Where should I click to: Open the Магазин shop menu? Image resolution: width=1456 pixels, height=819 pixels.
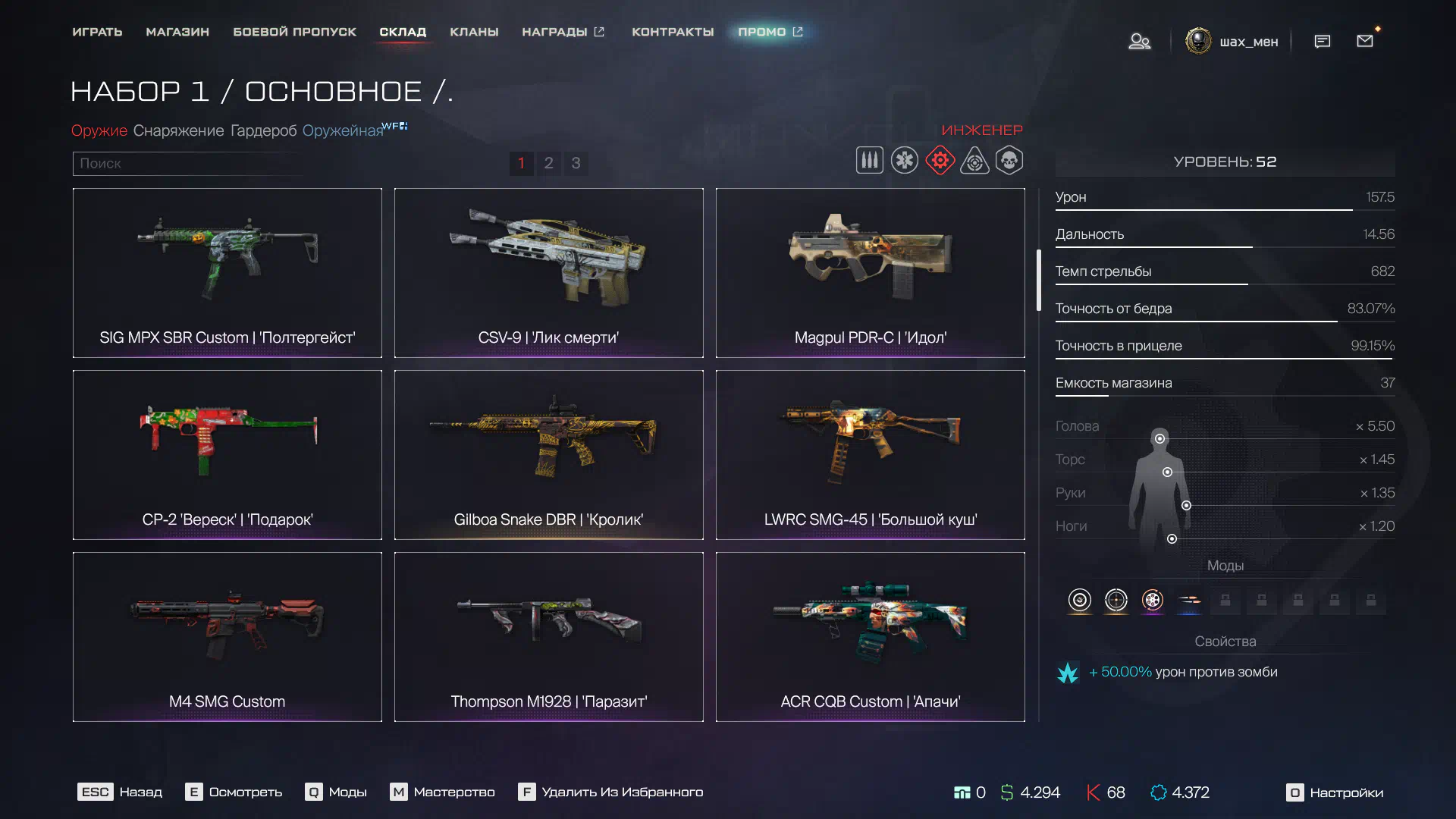[x=177, y=32]
